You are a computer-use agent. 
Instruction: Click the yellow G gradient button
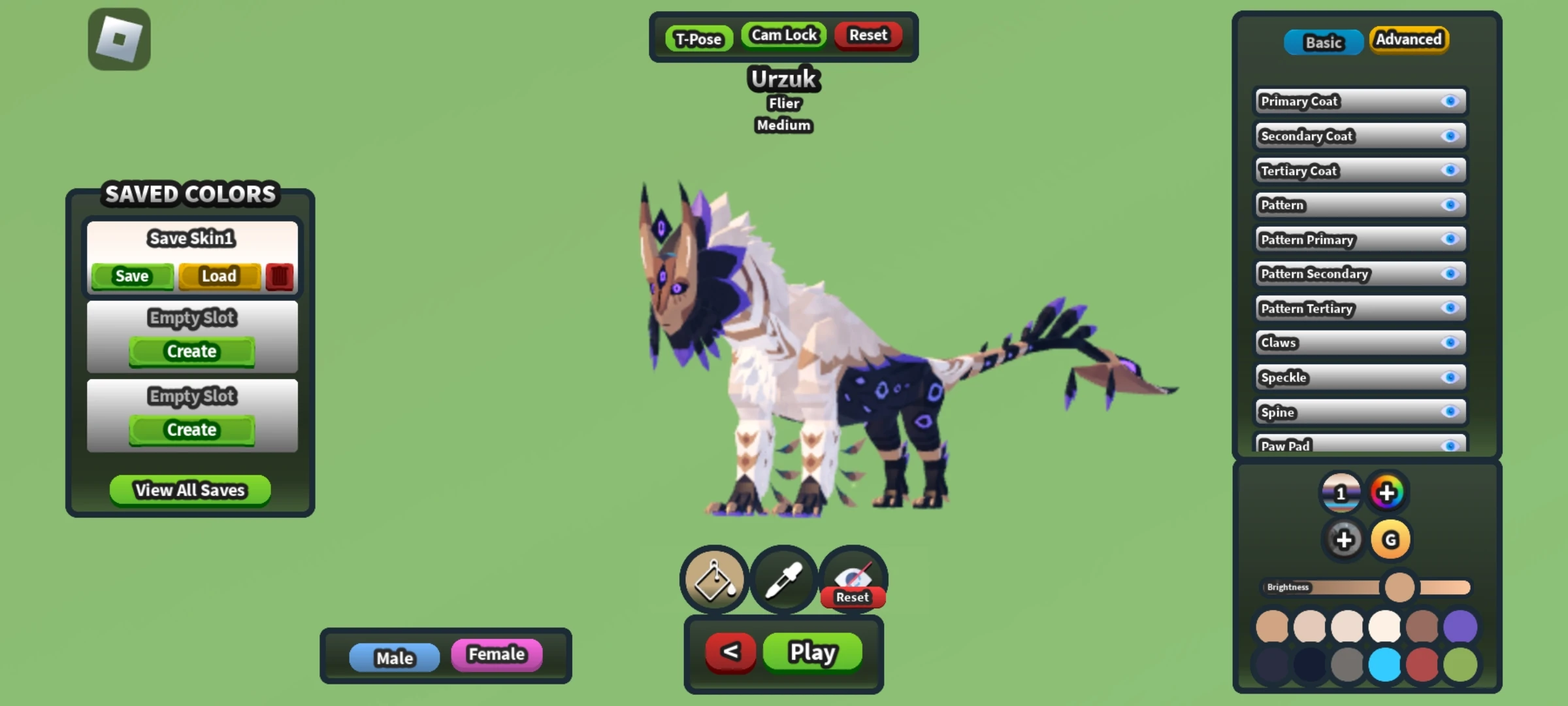[1391, 539]
